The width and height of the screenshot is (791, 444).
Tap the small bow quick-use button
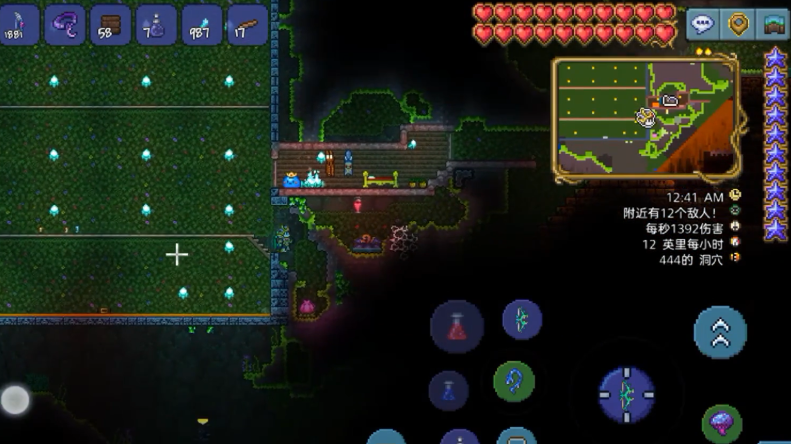coord(522,319)
